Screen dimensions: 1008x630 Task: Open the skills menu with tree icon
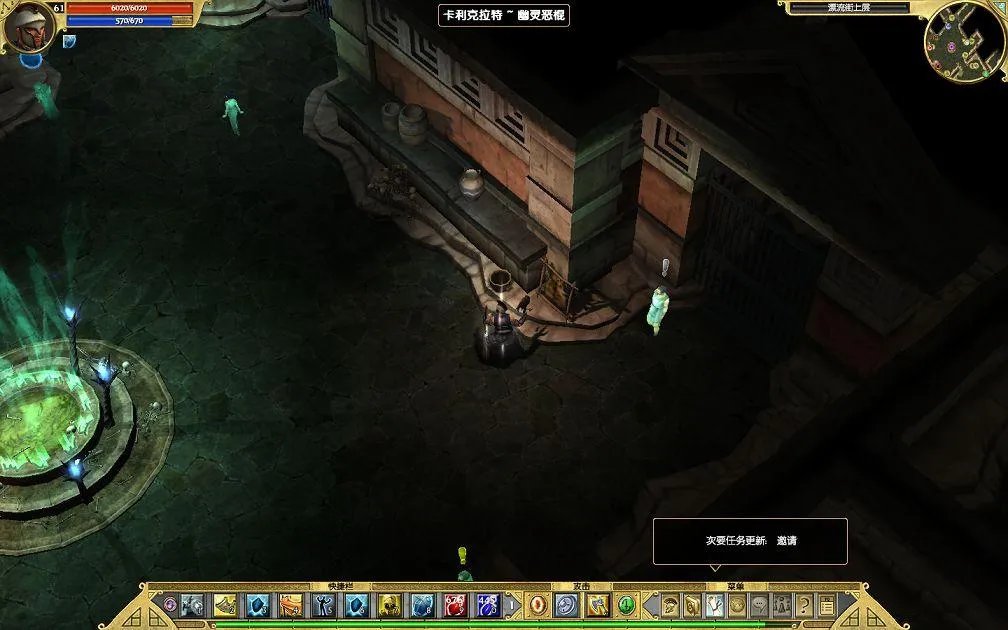(715, 605)
